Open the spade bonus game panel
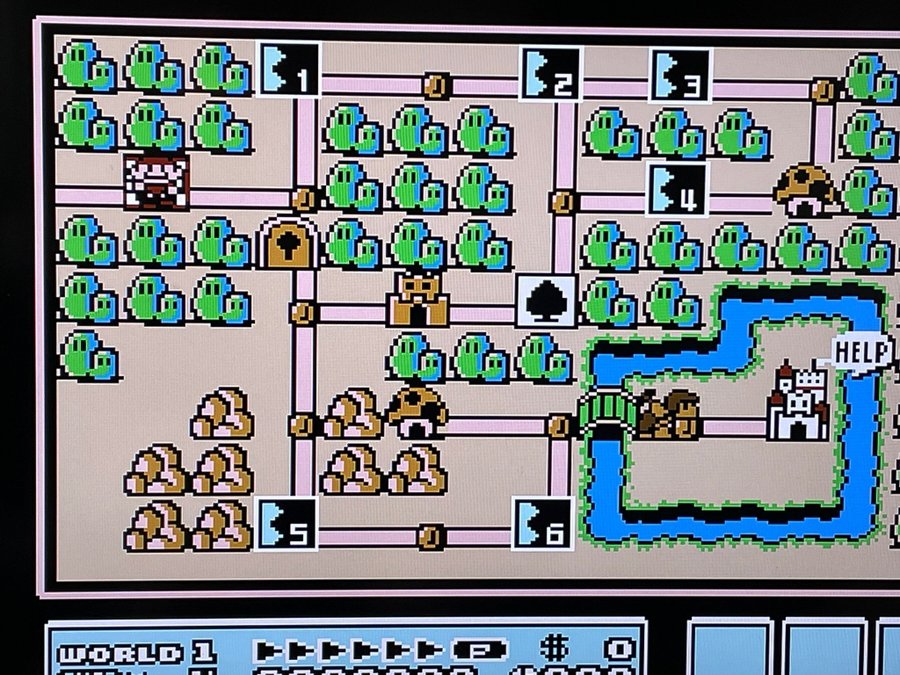900x675 pixels. coord(546,302)
